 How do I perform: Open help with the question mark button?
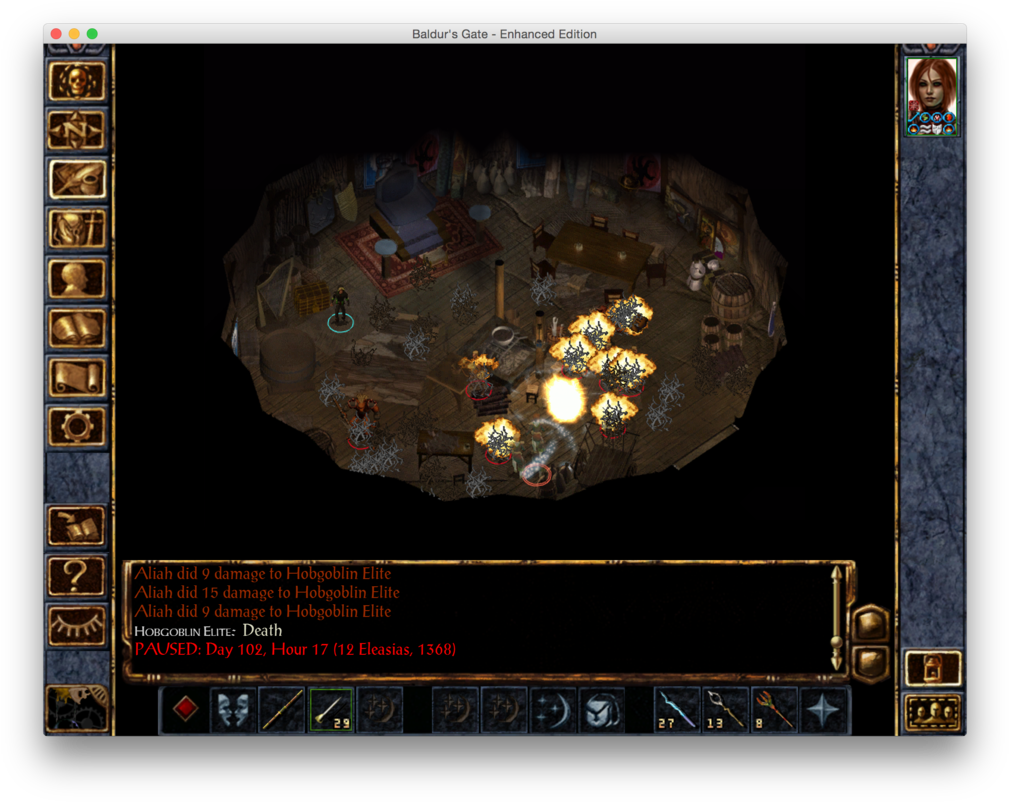click(77, 575)
